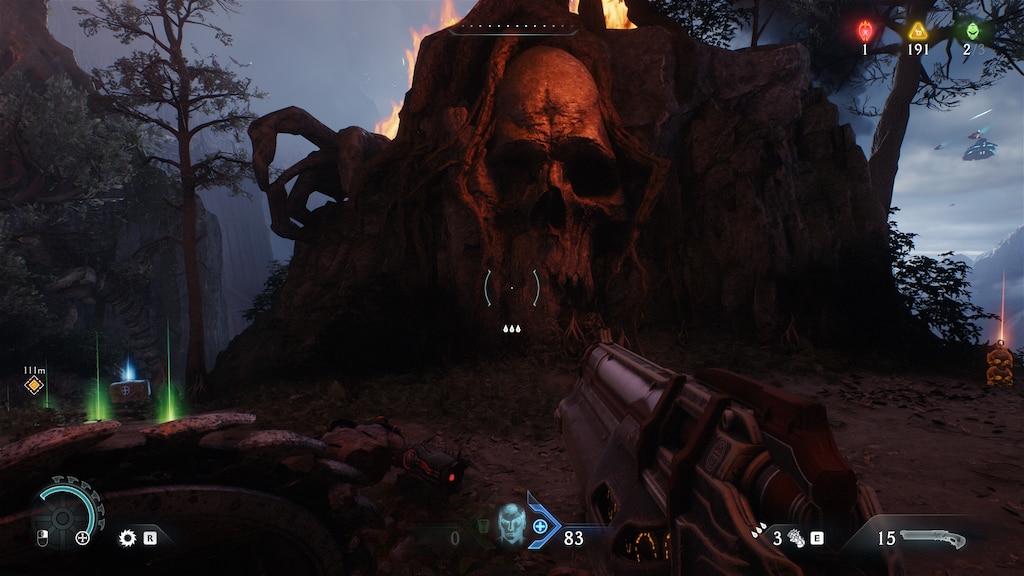Select the yellow triangle currency icon
Image resolution: width=1024 pixels, height=576 pixels.
(918, 31)
